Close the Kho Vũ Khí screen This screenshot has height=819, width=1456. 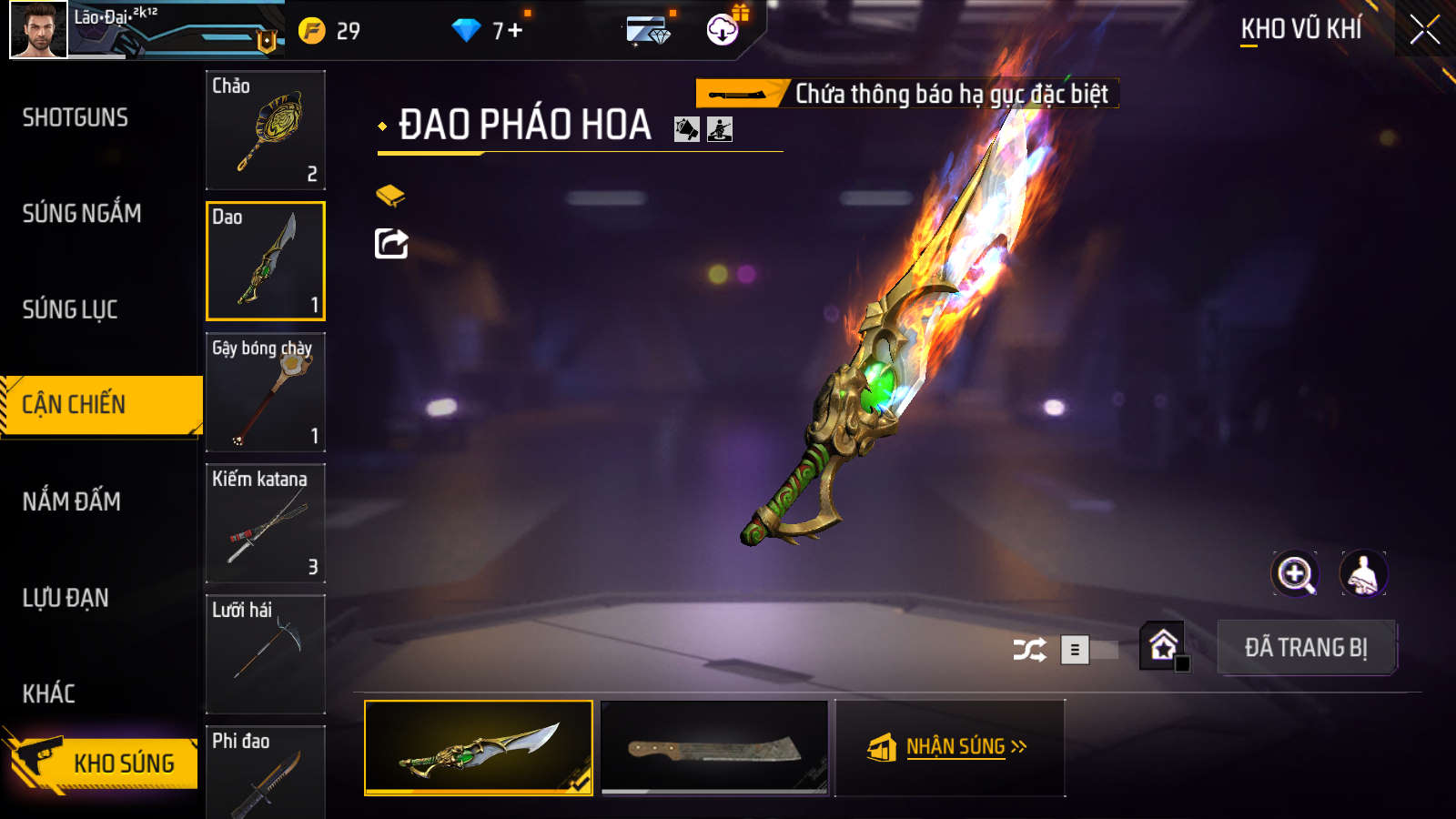(x=1424, y=30)
